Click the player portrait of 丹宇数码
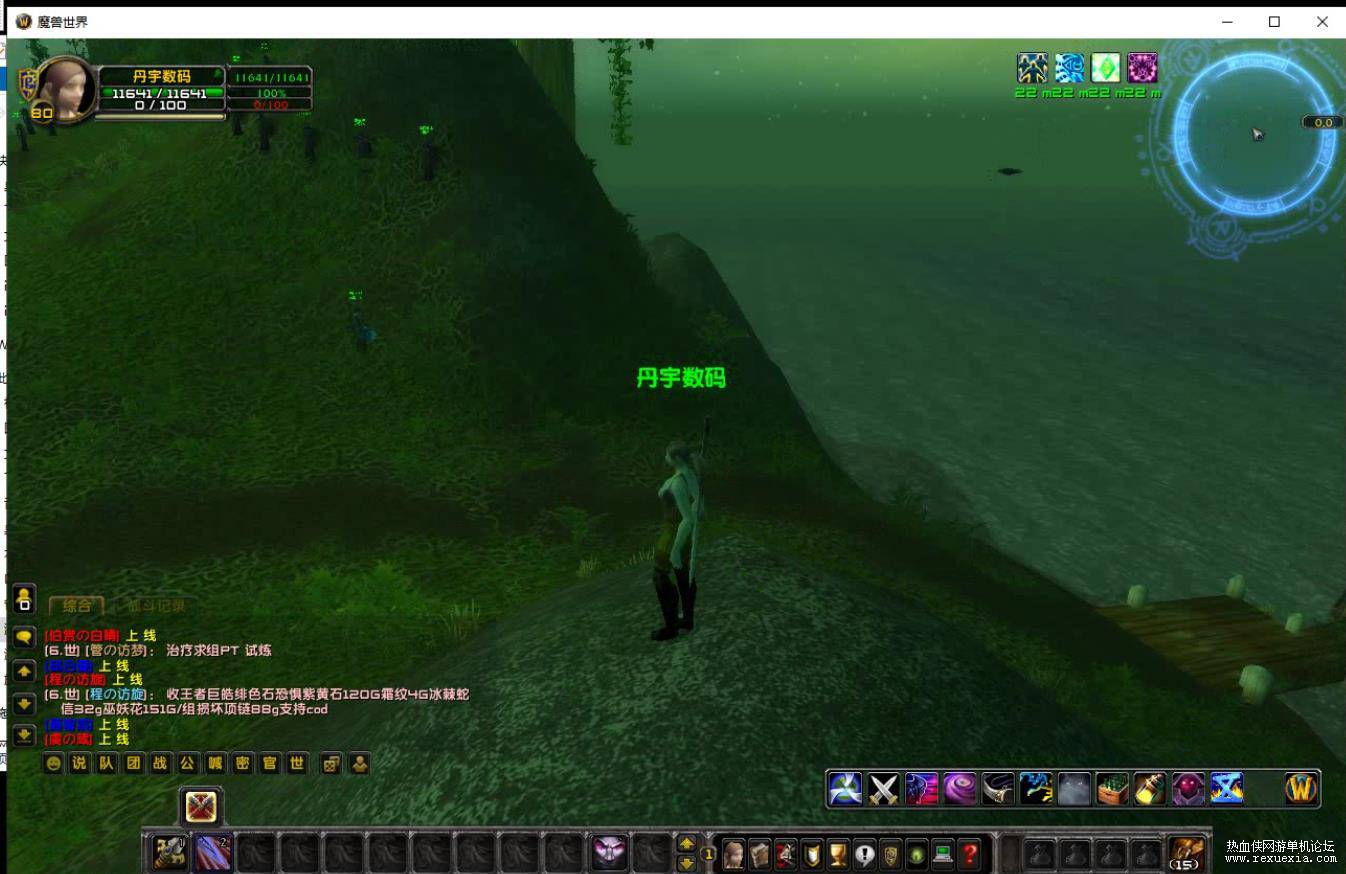The width and height of the screenshot is (1346, 874). click(66, 88)
